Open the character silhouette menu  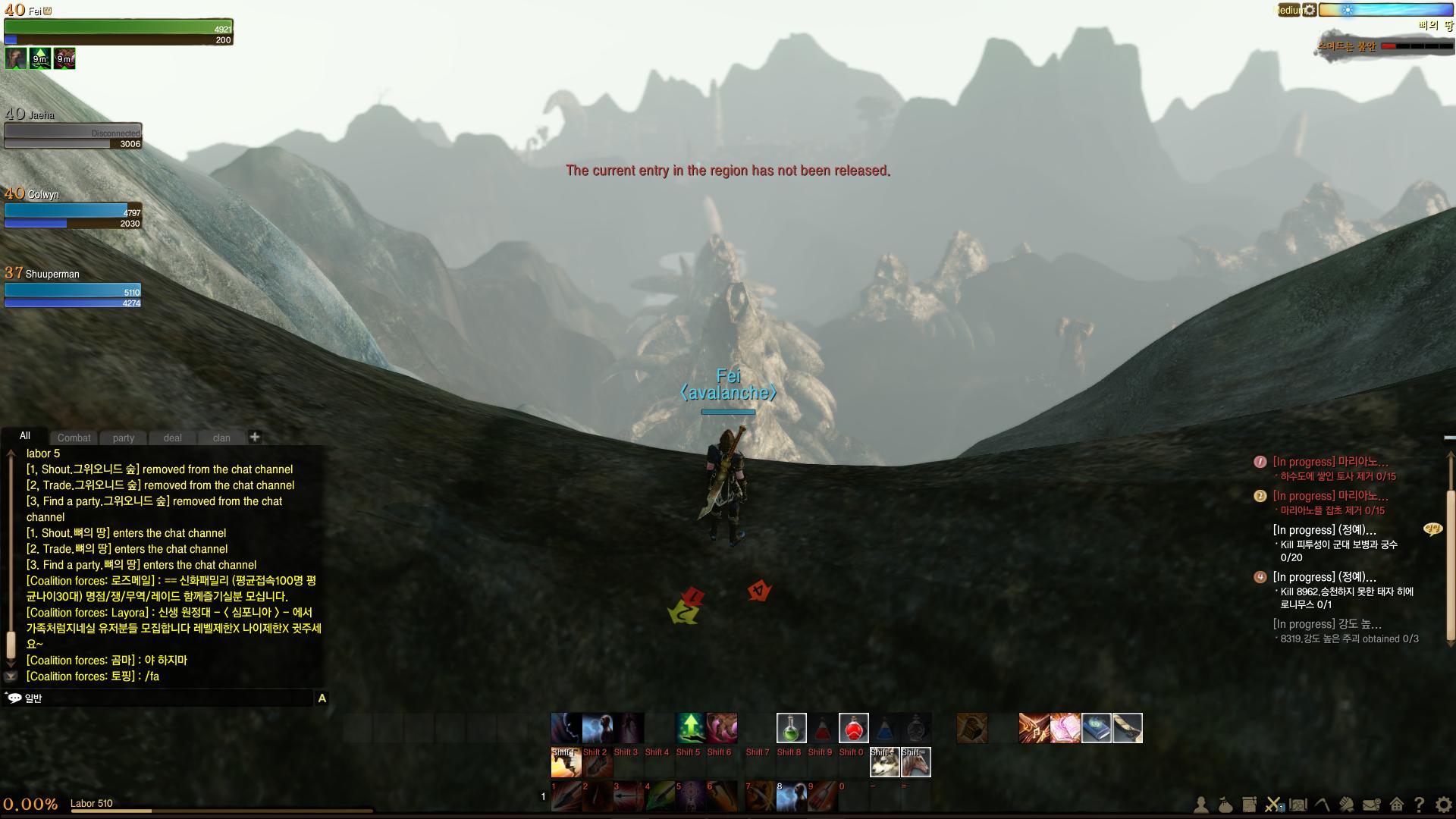pos(1201,805)
